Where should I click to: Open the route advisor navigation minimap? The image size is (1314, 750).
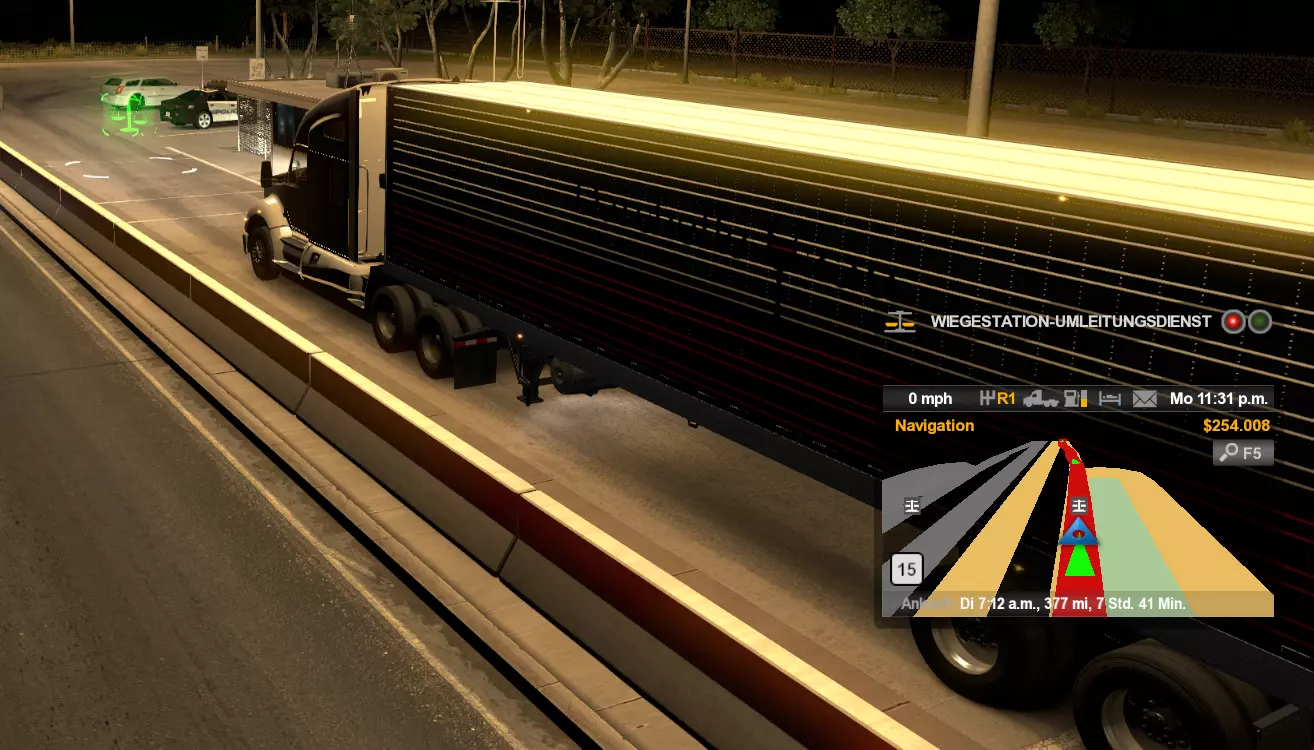pos(1078,530)
